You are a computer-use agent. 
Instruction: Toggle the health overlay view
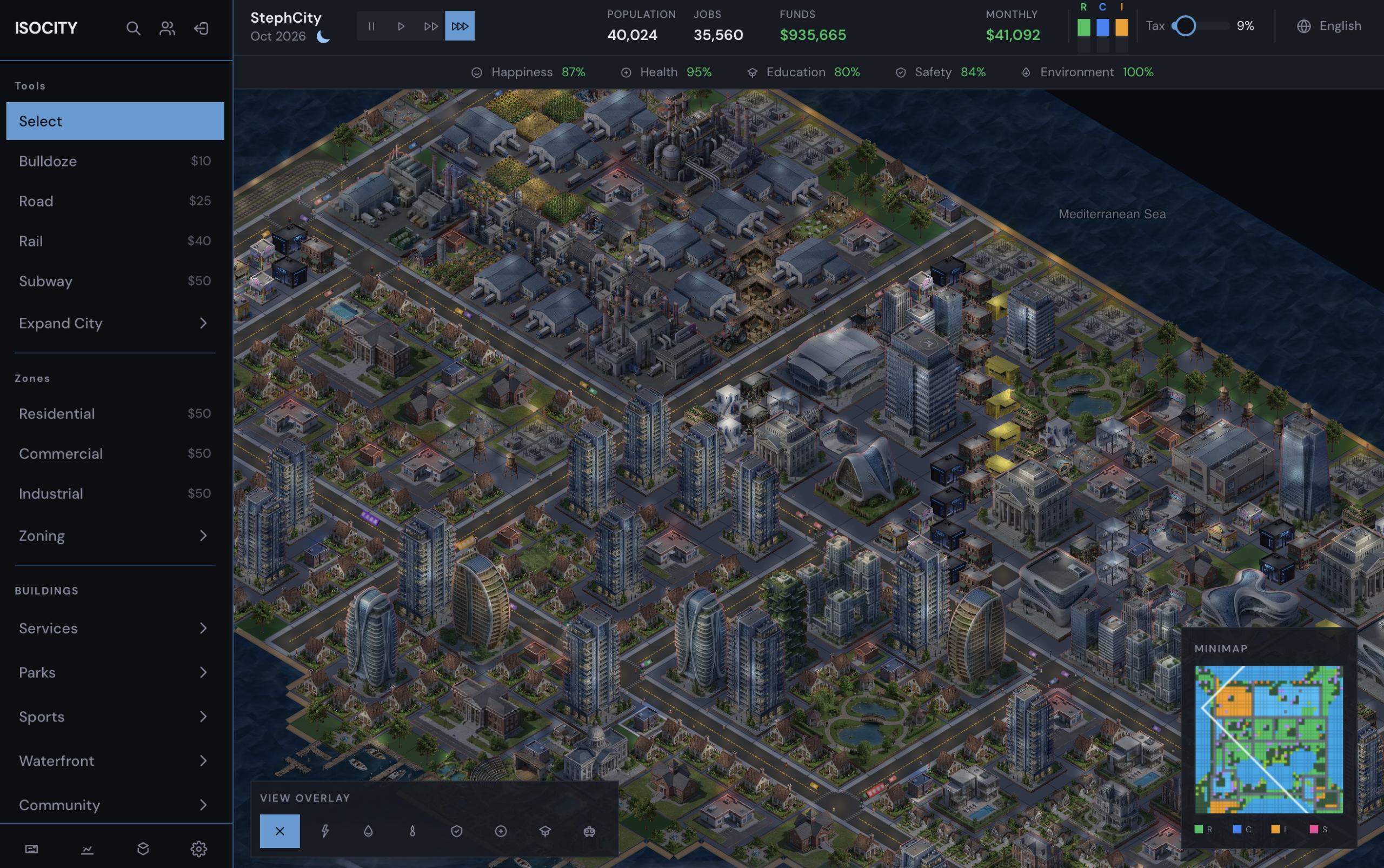[500, 830]
